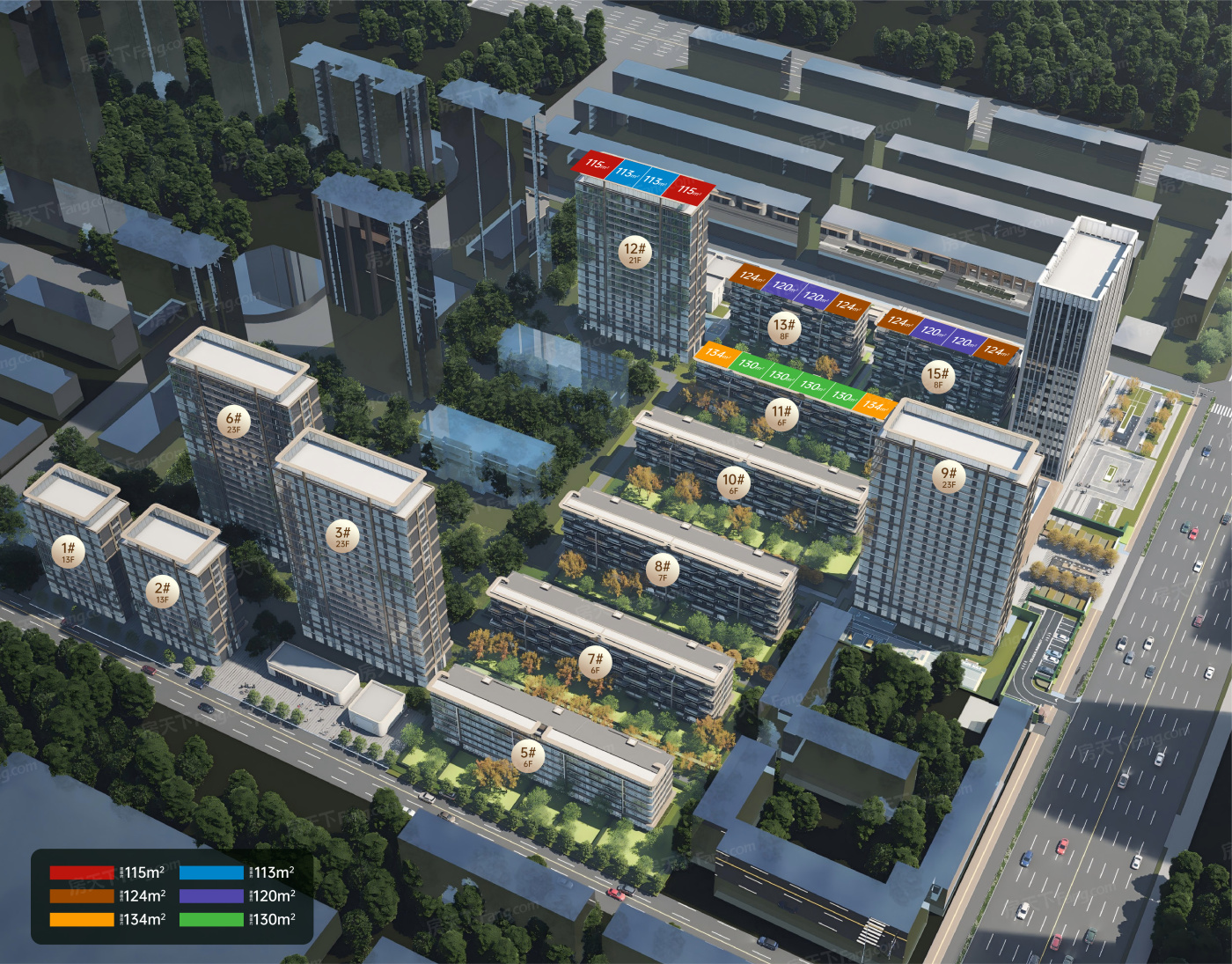Click the red 115m² legend swatch
Screen dimensions: 1232x964
tap(82, 873)
